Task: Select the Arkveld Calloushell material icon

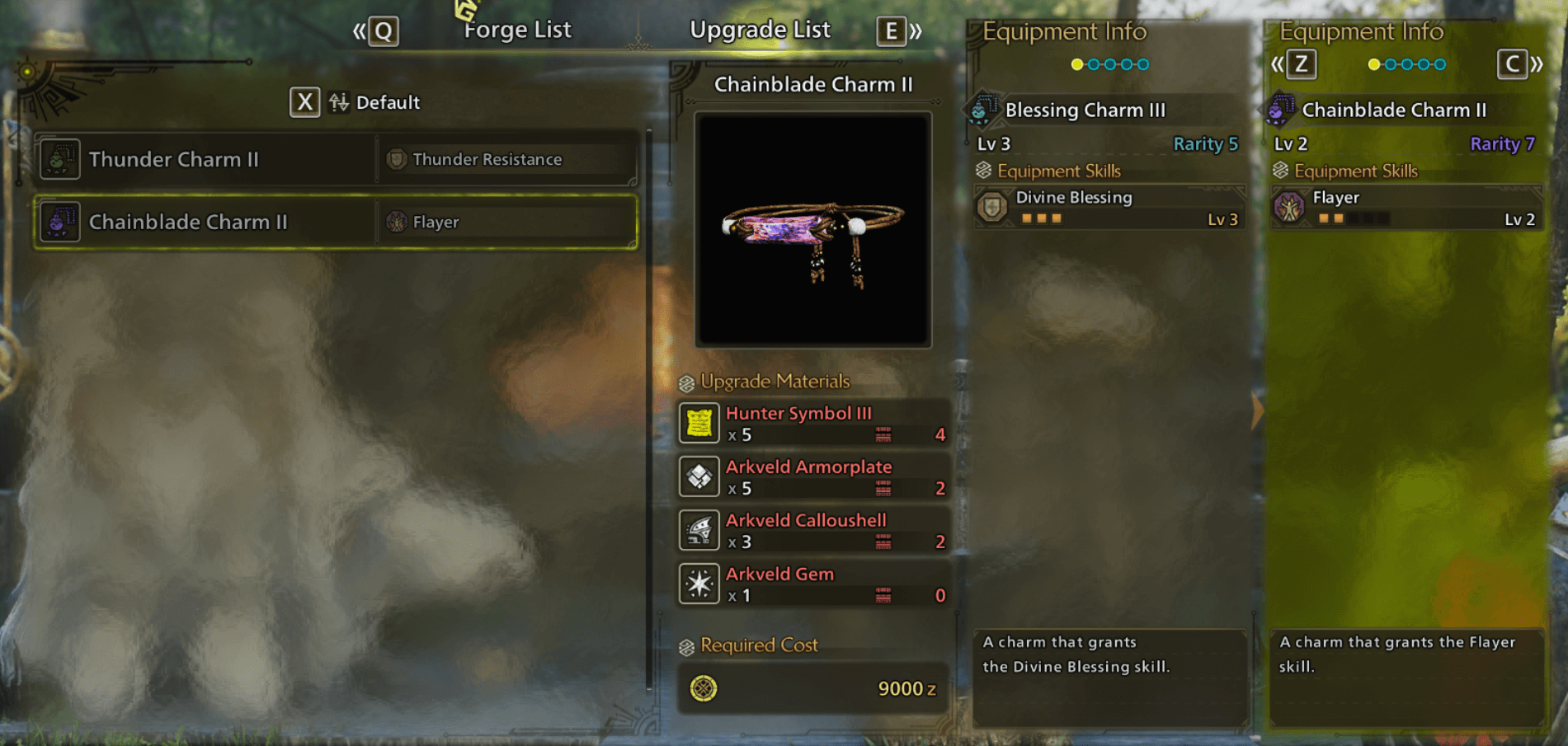Action: pos(699,530)
